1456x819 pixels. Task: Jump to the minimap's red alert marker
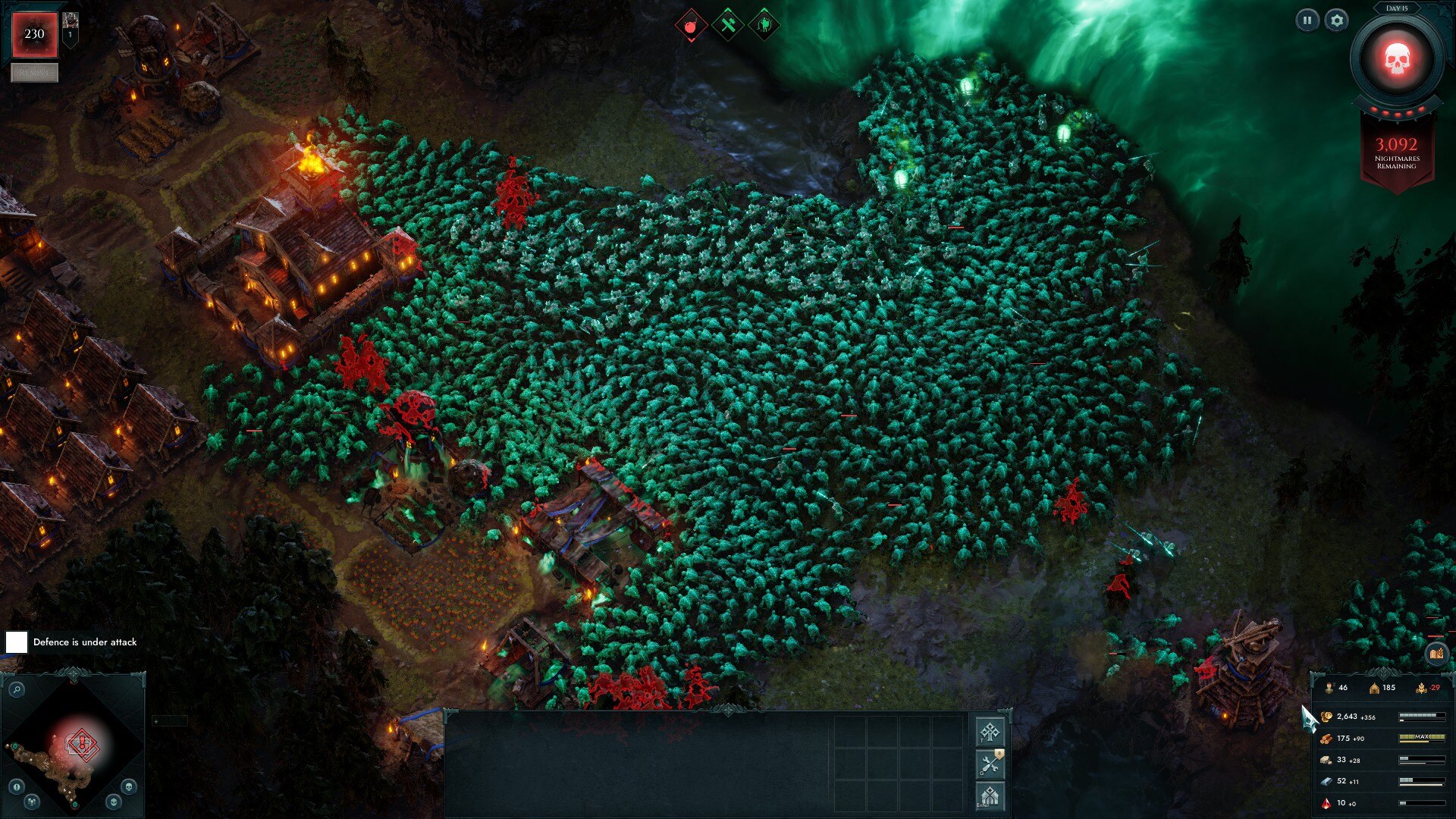81,745
